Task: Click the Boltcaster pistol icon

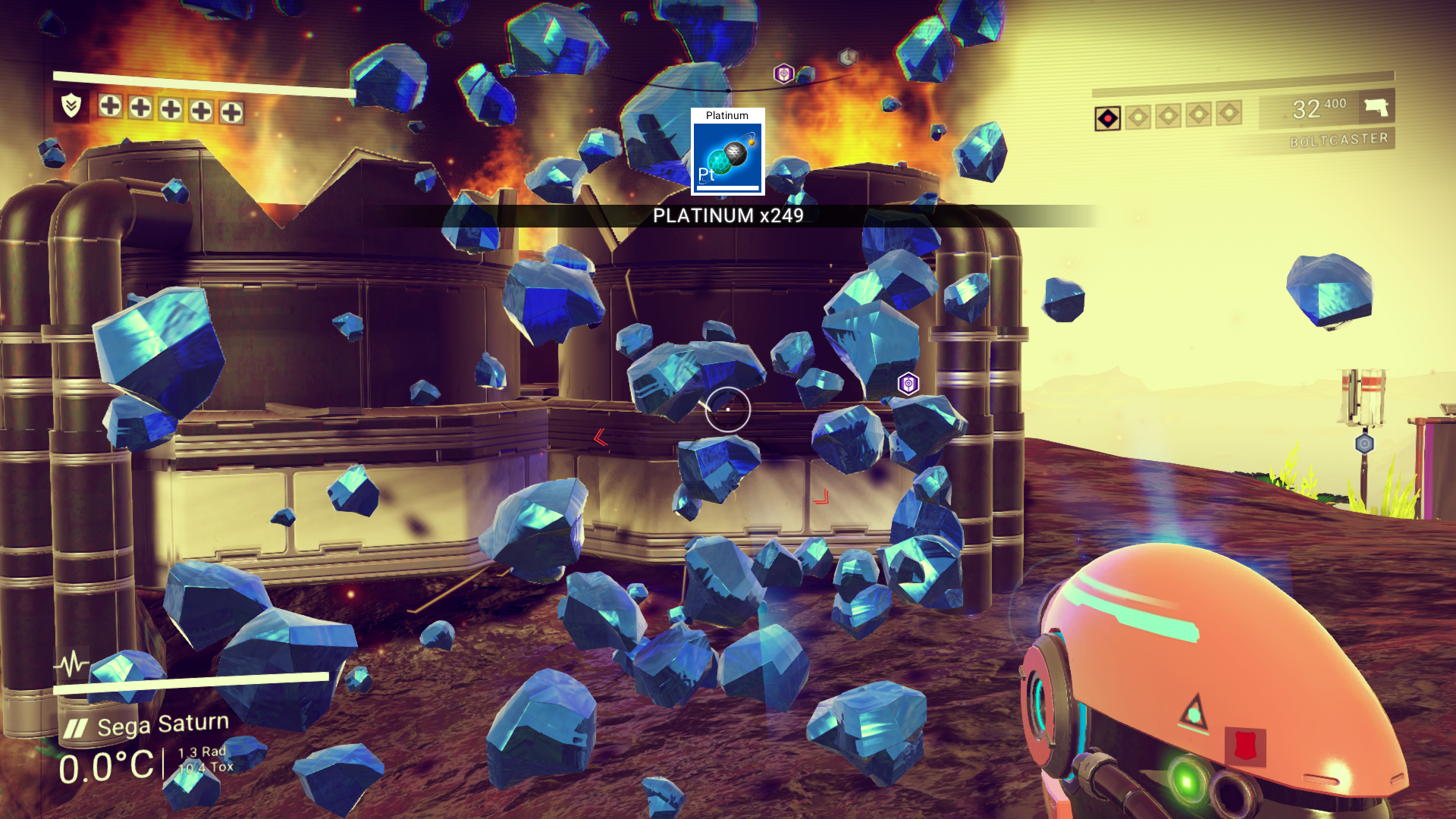Action: (1376, 107)
